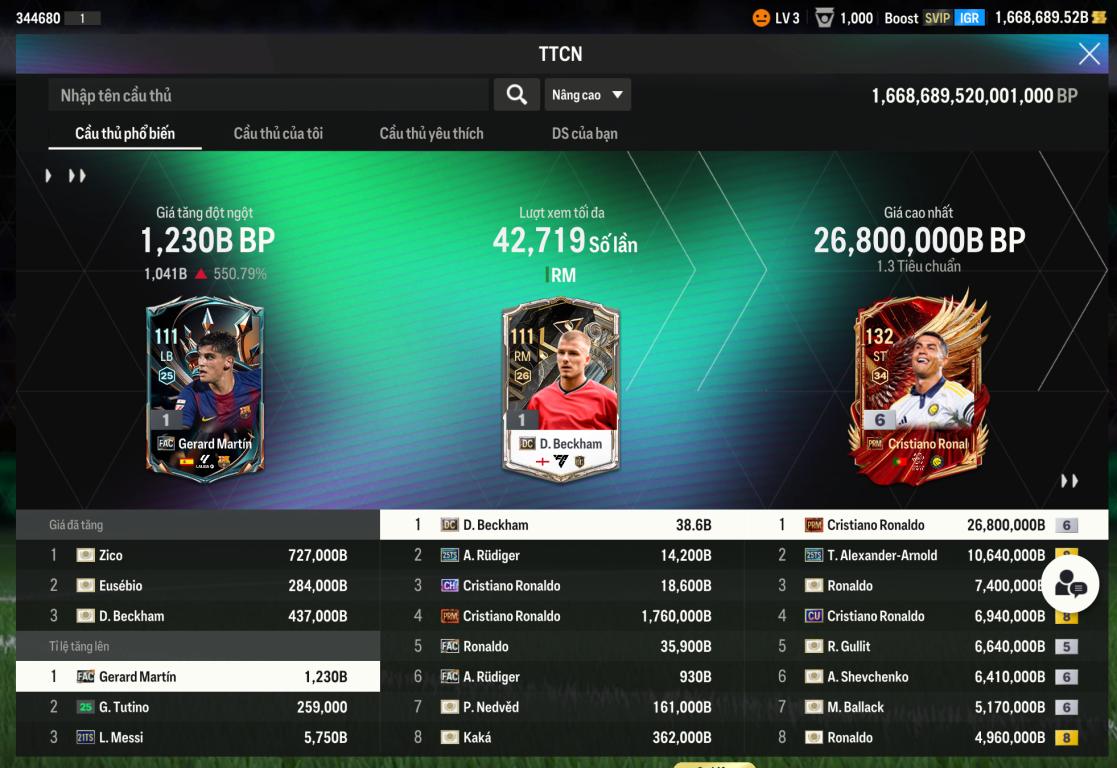Select the G. Tutino row

click(x=198, y=707)
